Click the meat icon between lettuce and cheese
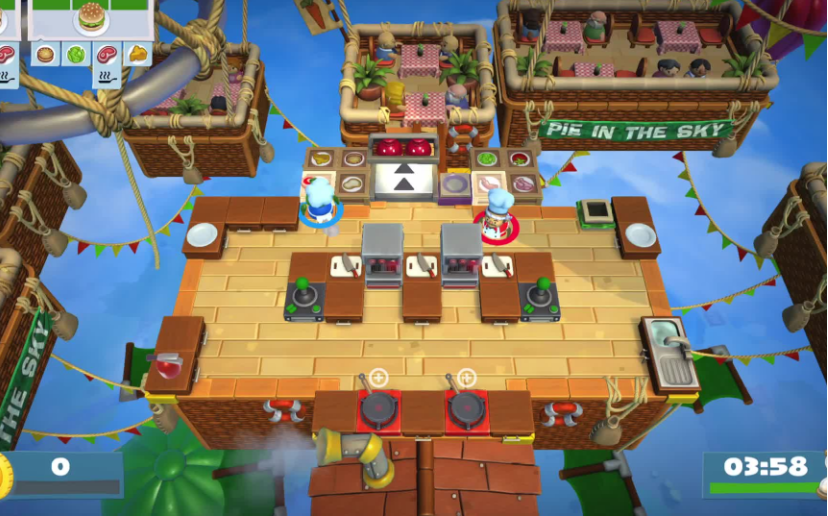The image size is (828, 516). coord(107,53)
